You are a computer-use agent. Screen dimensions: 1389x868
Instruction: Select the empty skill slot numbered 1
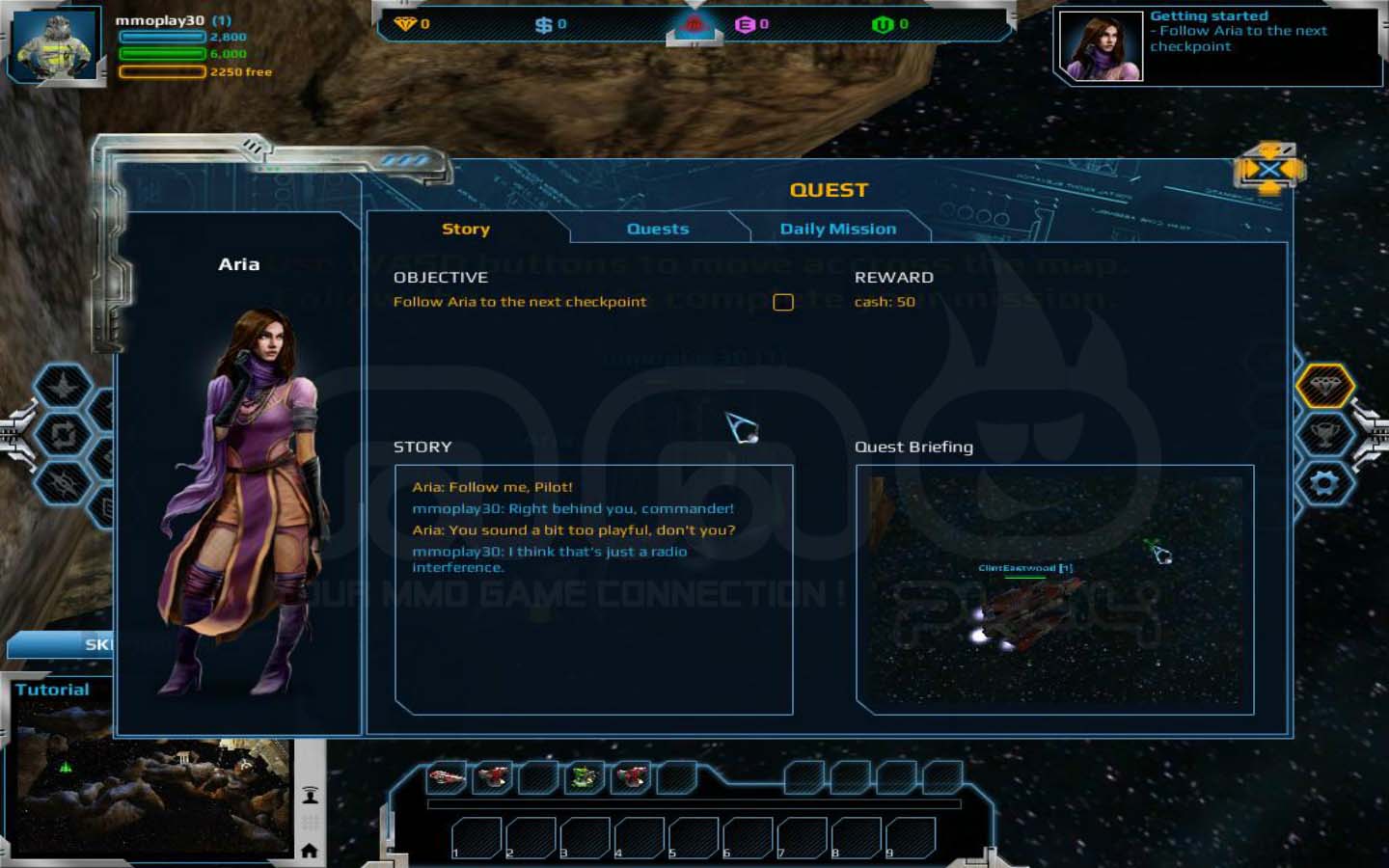tap(476, 837)
